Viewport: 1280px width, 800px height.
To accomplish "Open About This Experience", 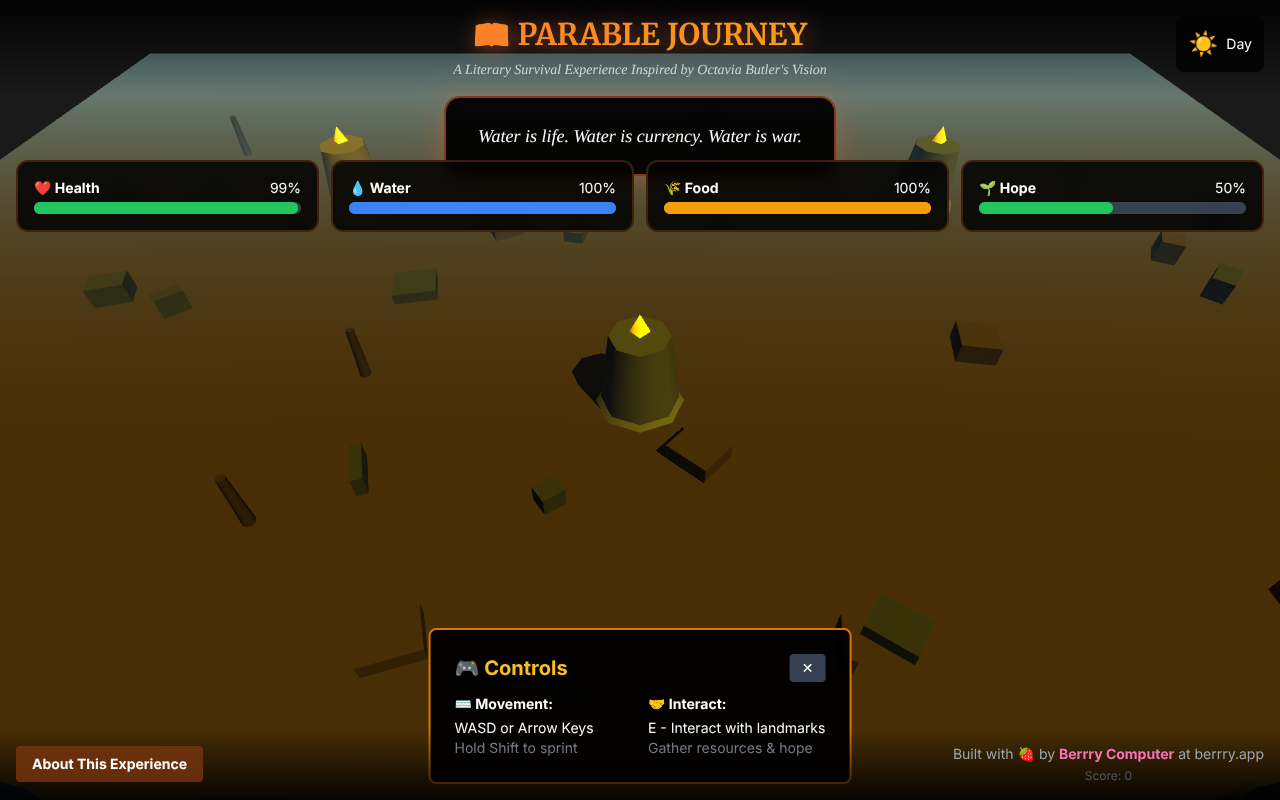I will point(109,763).
